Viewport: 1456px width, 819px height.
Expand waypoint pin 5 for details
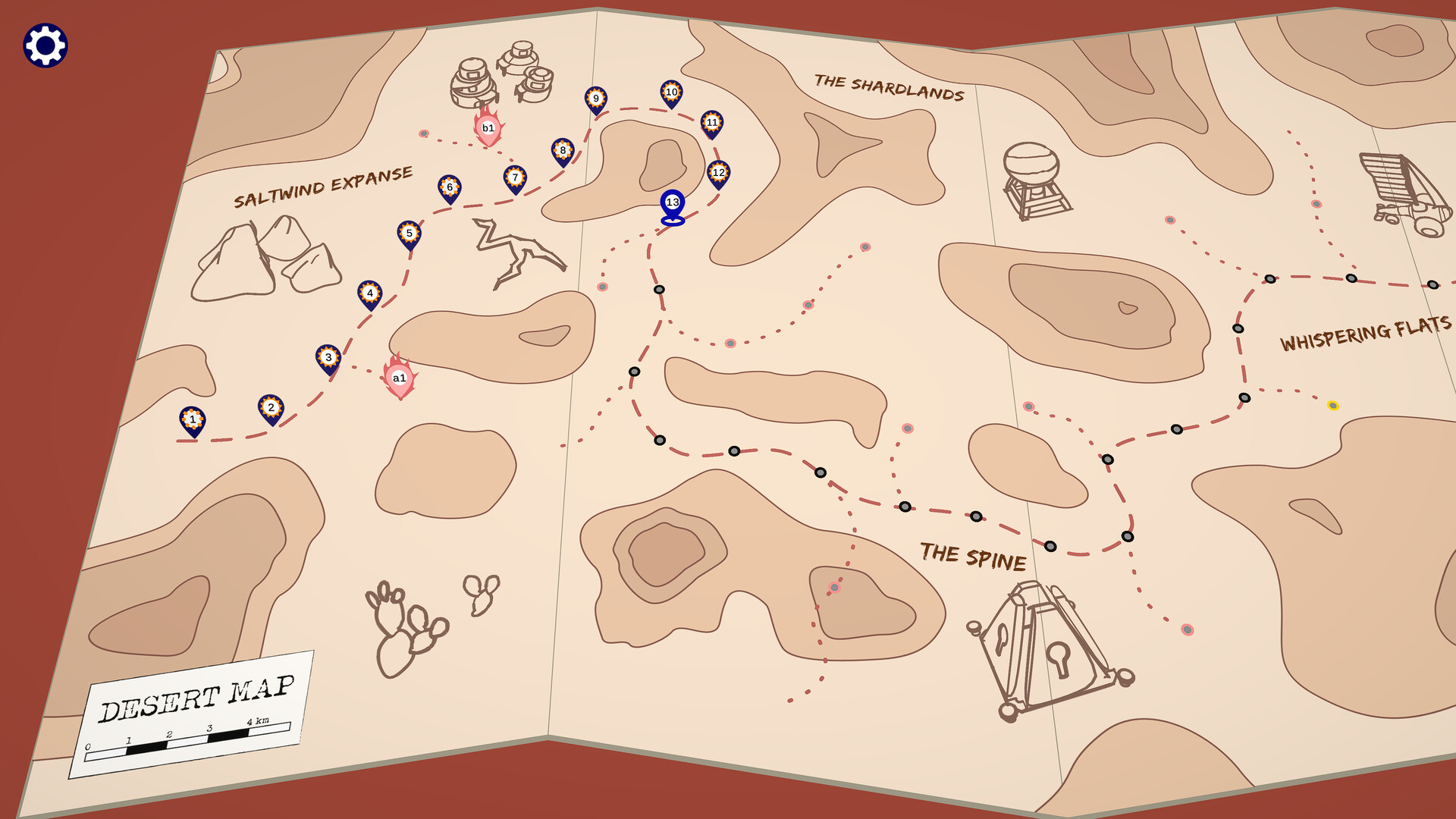click(x=409, y=233)
